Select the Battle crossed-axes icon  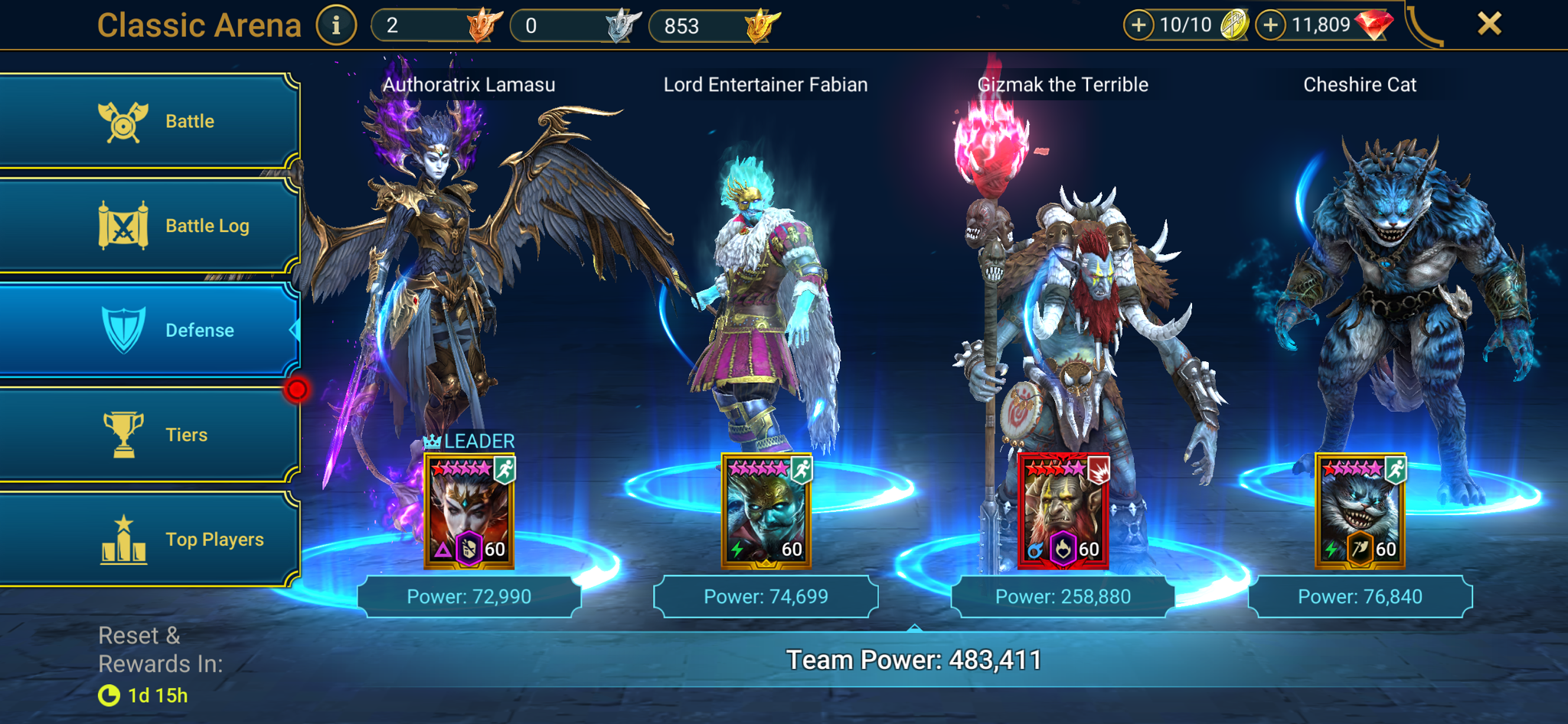pos(122,120)
